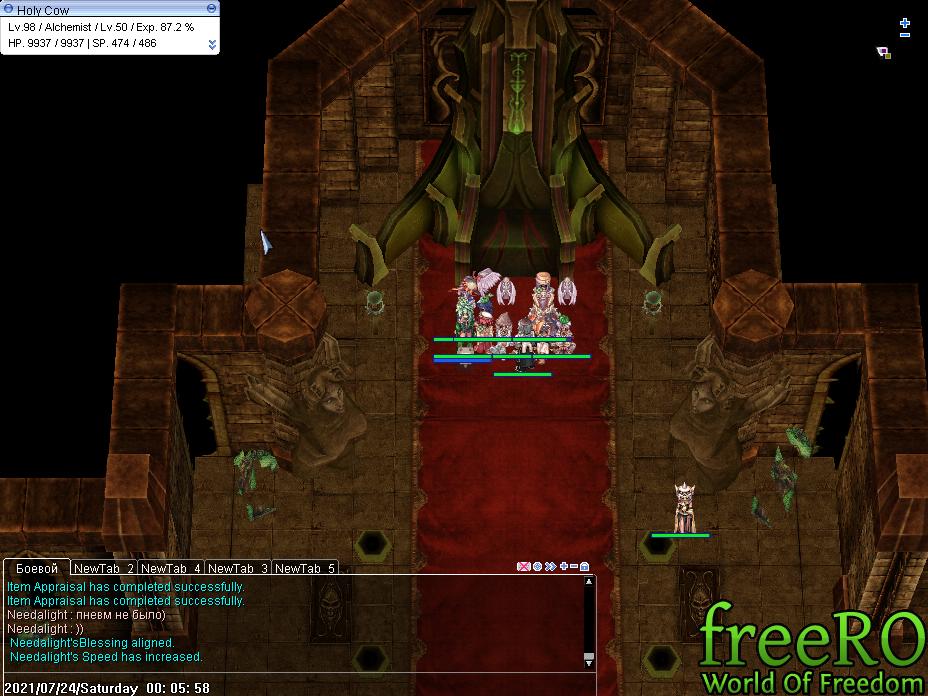928x696 pixels.
Task: Open the NewTab_2 chat tab
Action: point(104,568)
